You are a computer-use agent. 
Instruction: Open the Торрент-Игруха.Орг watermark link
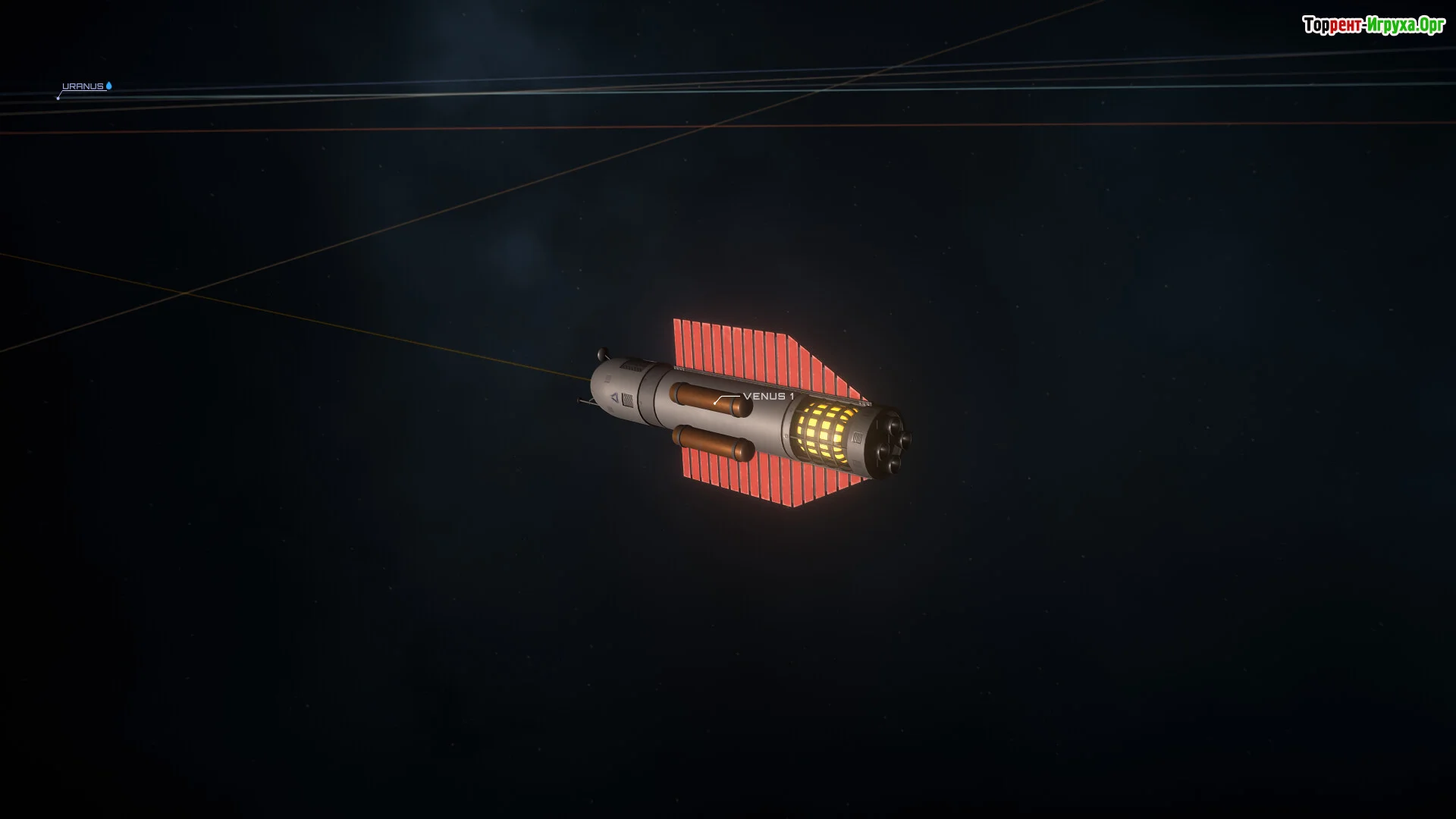click(1373, 26)
